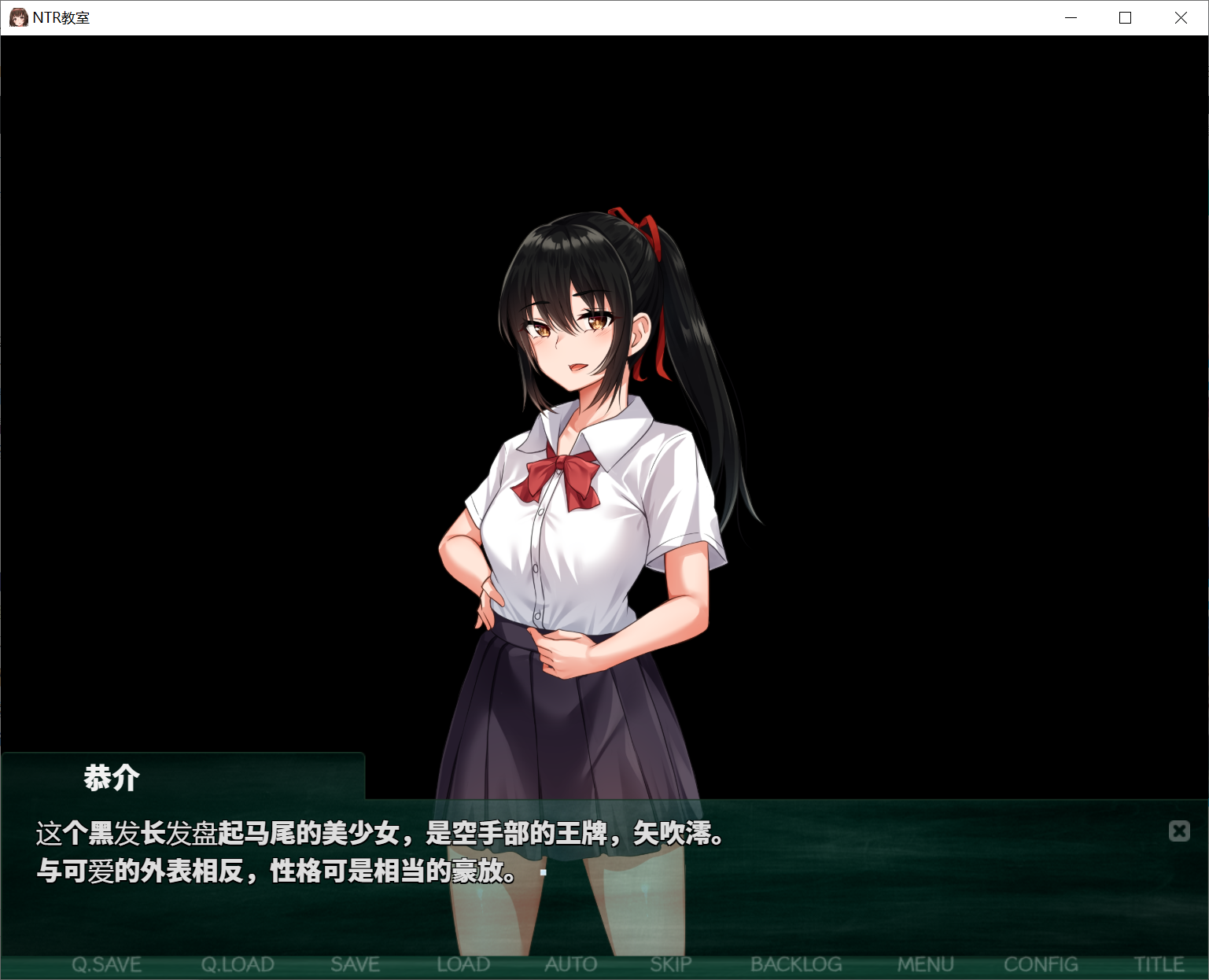Toggle text auto-advance by clicking AUTO
This screenshot has height=980, width=1209.
point(570,964)
